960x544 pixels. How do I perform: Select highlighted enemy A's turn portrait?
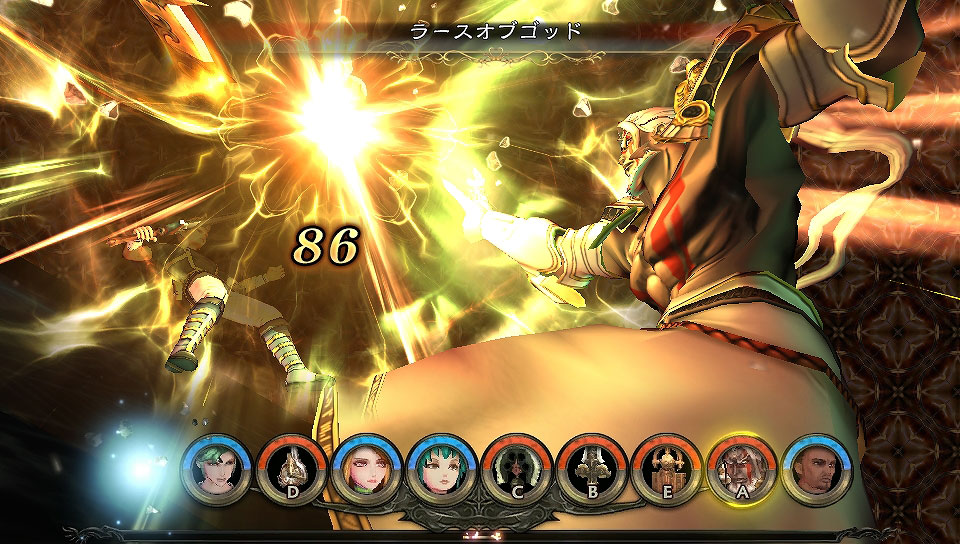pyautogui.click(x=742, y=468)
